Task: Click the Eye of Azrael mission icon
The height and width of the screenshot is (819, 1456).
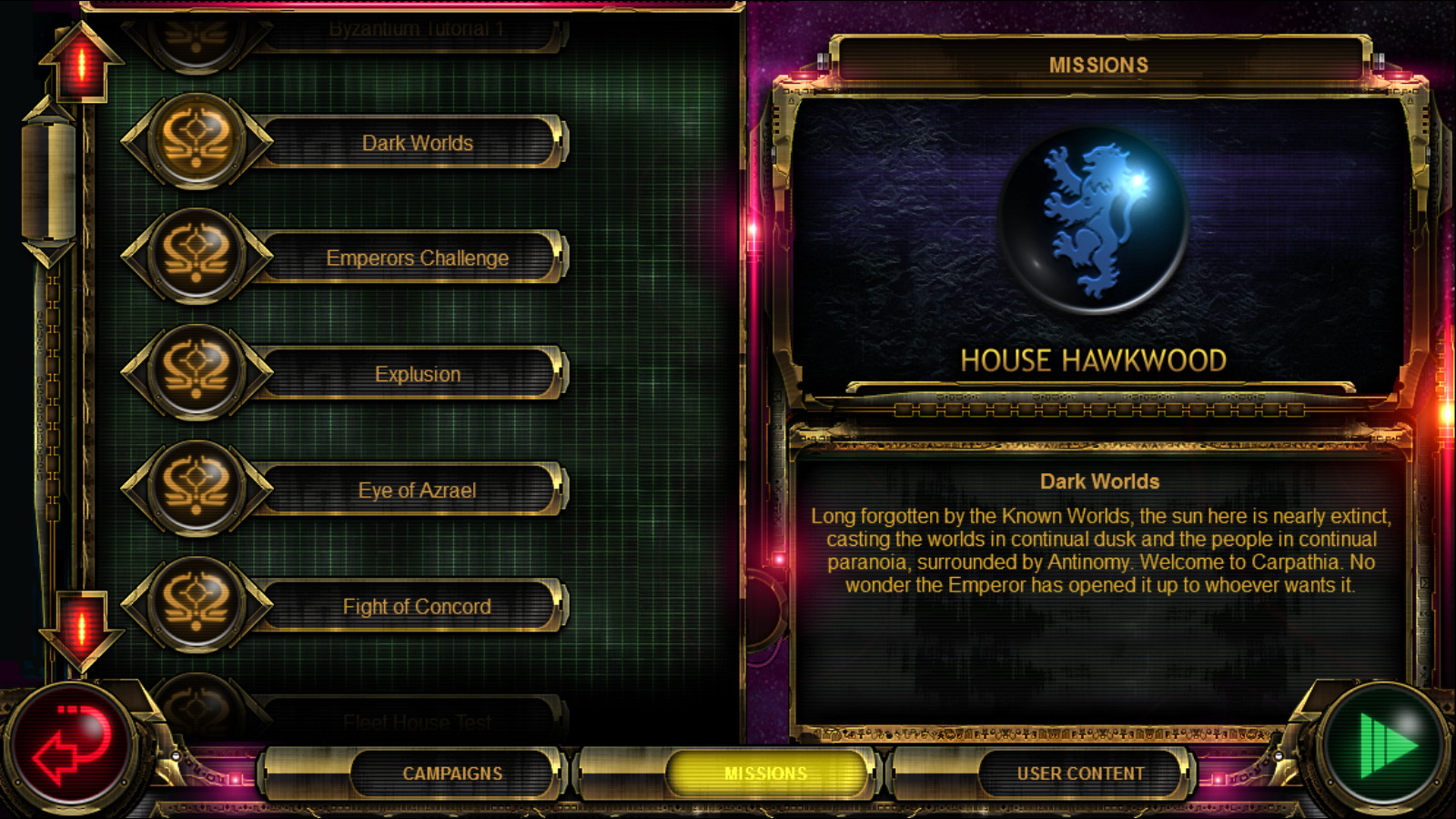Action: coord(196,489)
